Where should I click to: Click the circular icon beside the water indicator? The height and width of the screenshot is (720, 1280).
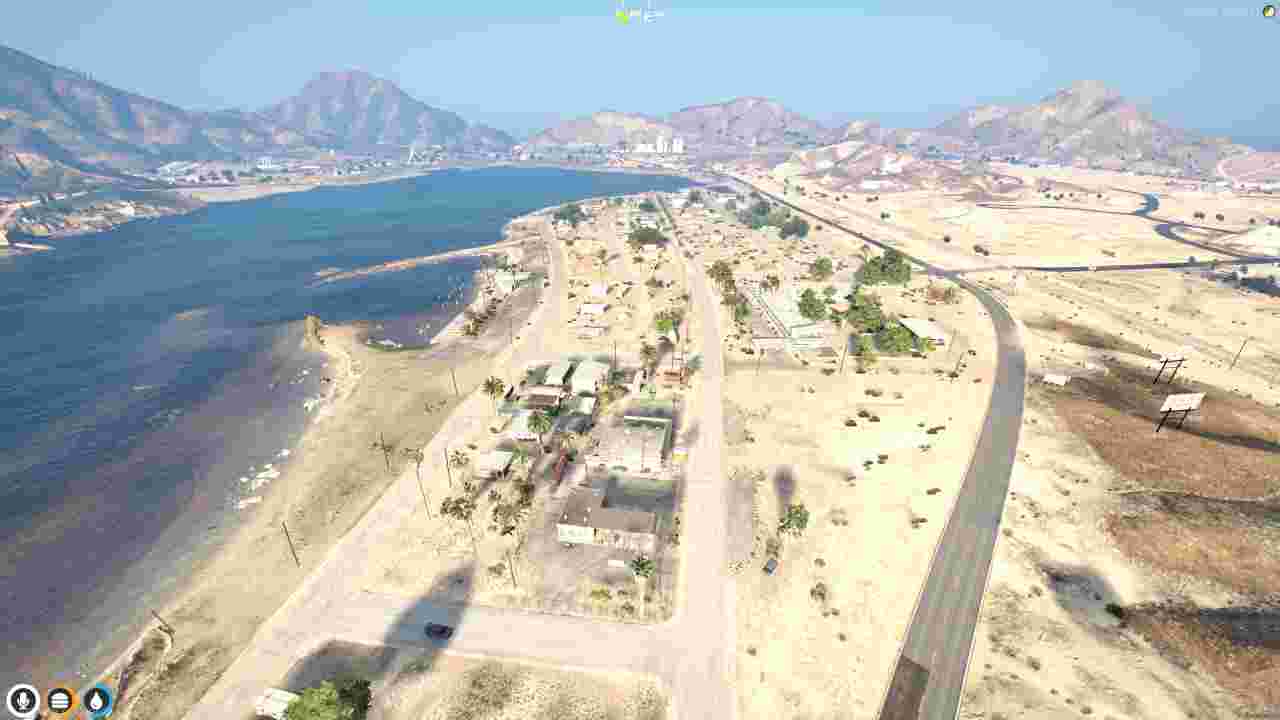[60, 700]
